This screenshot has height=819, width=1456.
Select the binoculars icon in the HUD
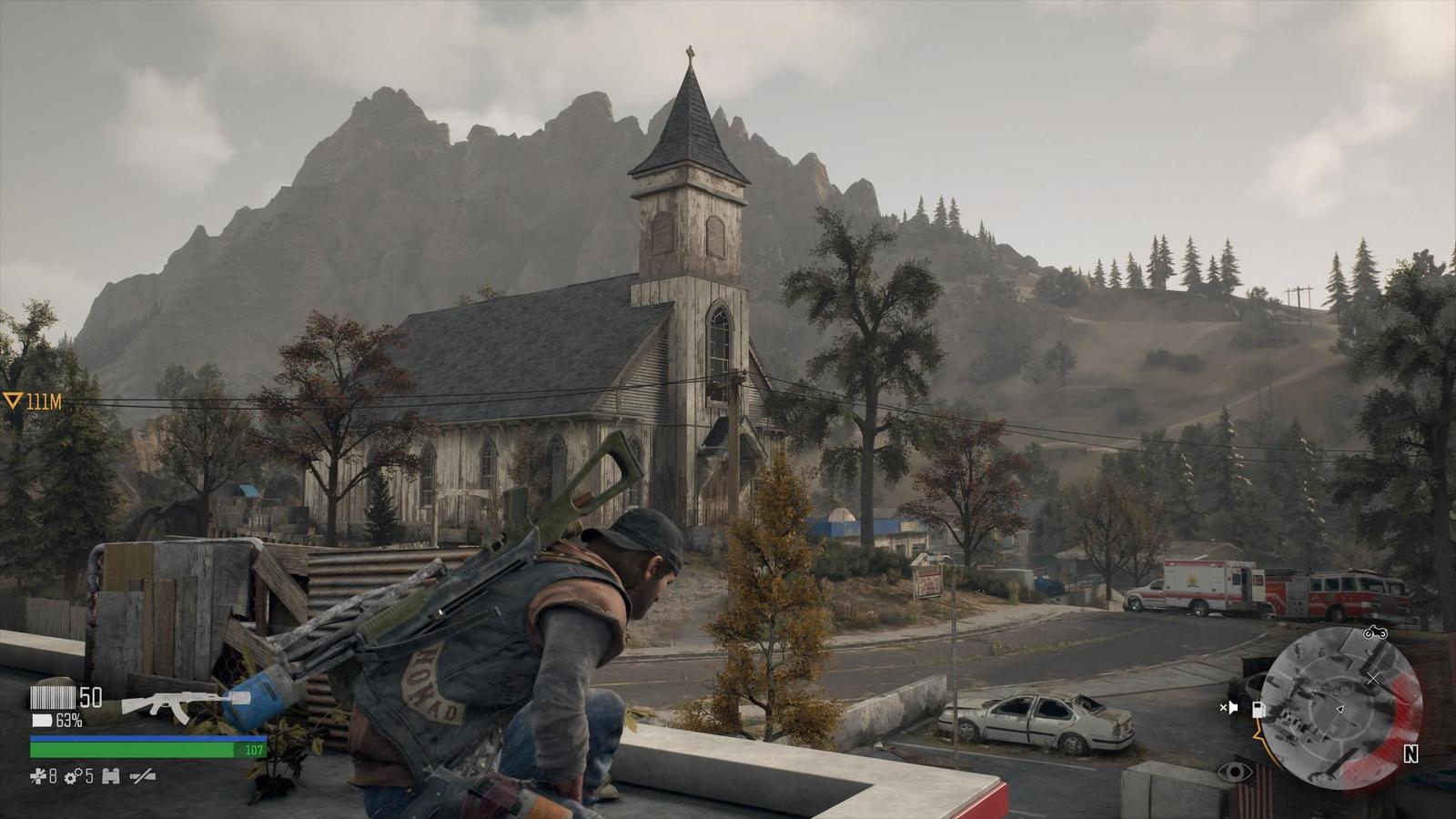pos(111,776)
